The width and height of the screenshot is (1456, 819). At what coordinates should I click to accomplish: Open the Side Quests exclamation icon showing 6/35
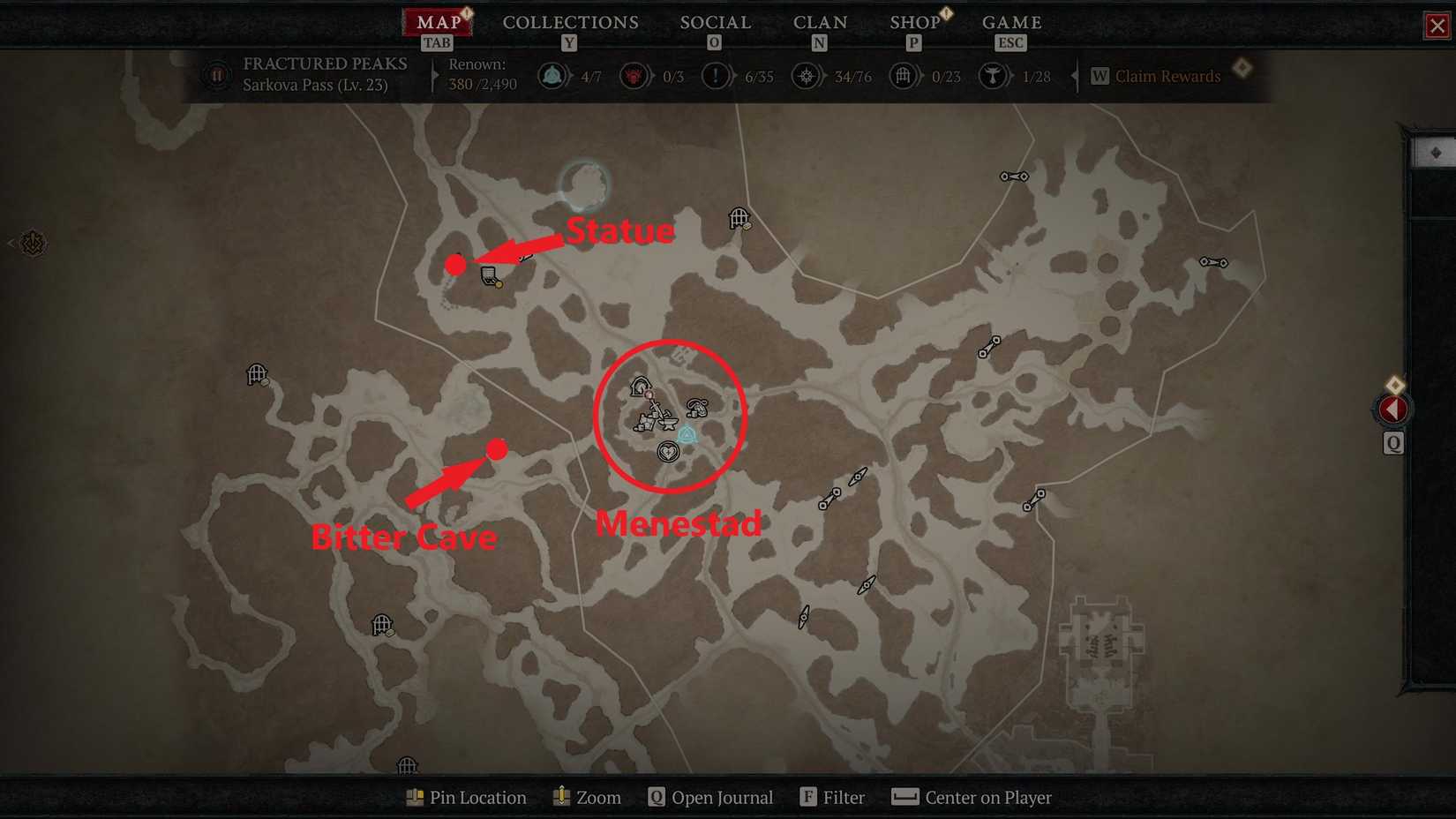point(715,76)
